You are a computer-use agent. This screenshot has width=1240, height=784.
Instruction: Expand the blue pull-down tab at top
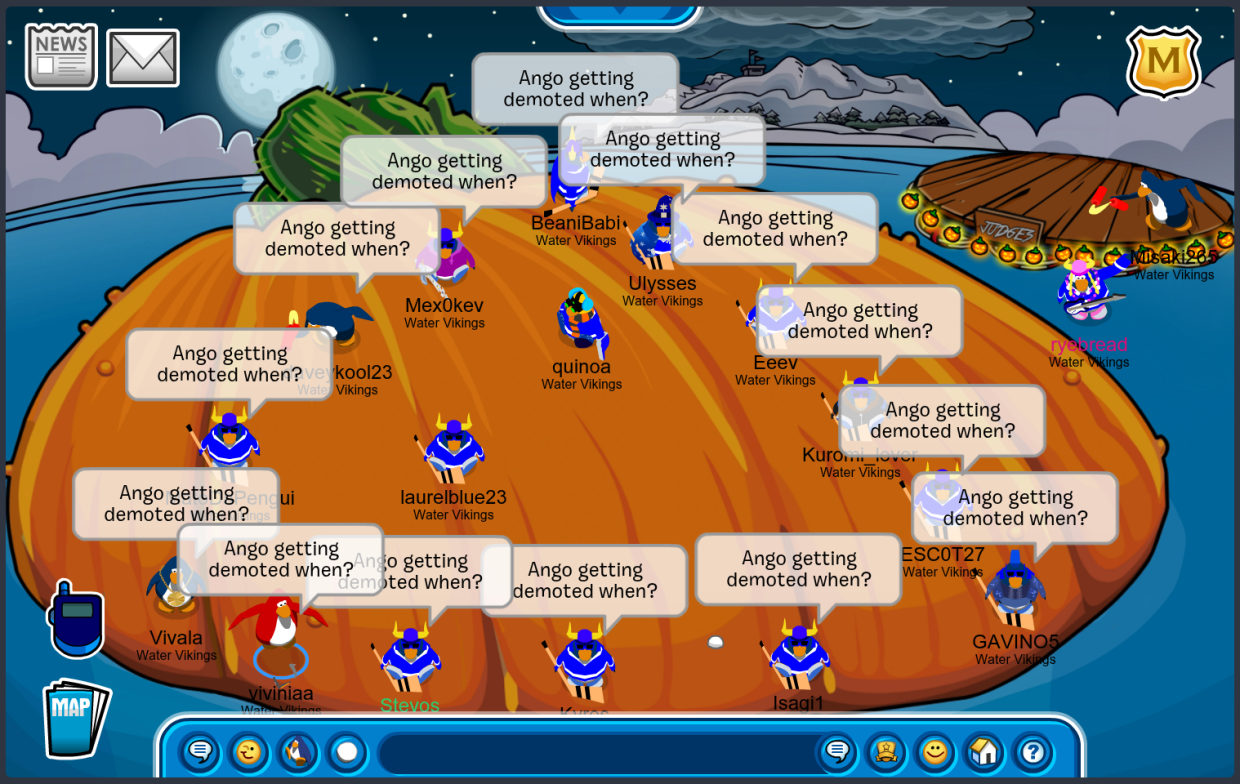[x=619, y=12]
